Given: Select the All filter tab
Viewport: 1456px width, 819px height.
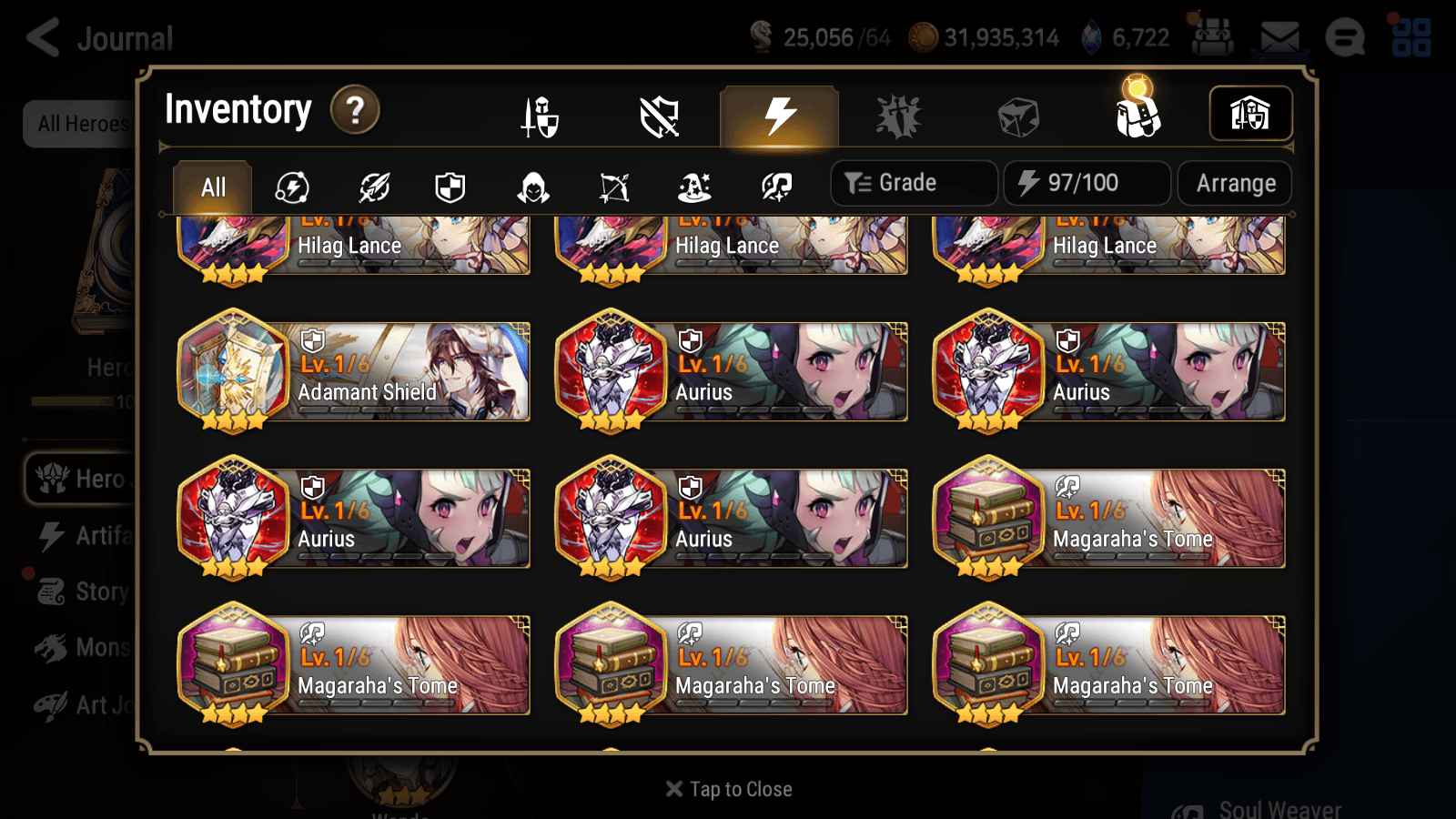Looking at the screenshot, I should tap(211, 187).
